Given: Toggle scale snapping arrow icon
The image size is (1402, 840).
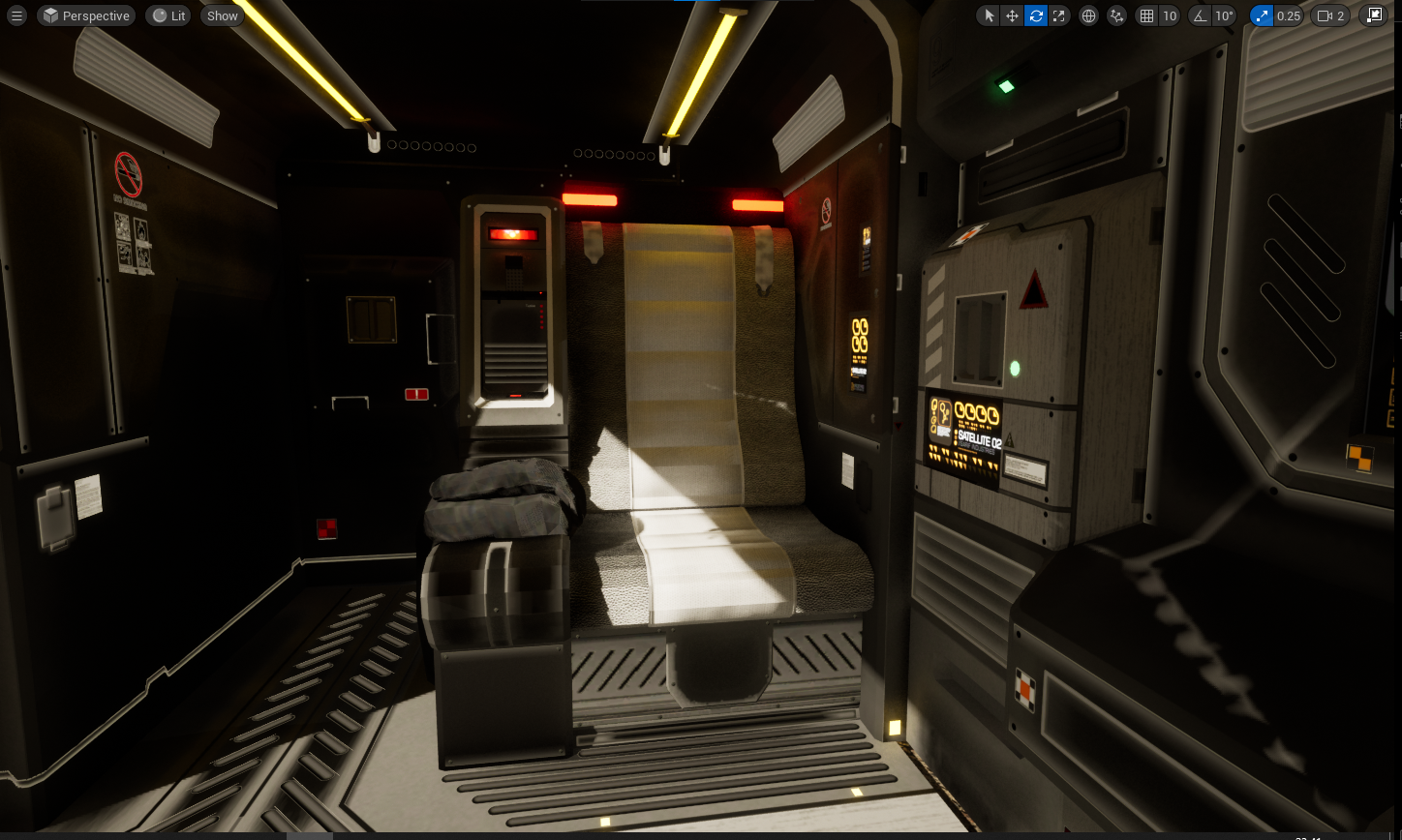Looking at the screenshot, I should click(x=1262, y=15).
